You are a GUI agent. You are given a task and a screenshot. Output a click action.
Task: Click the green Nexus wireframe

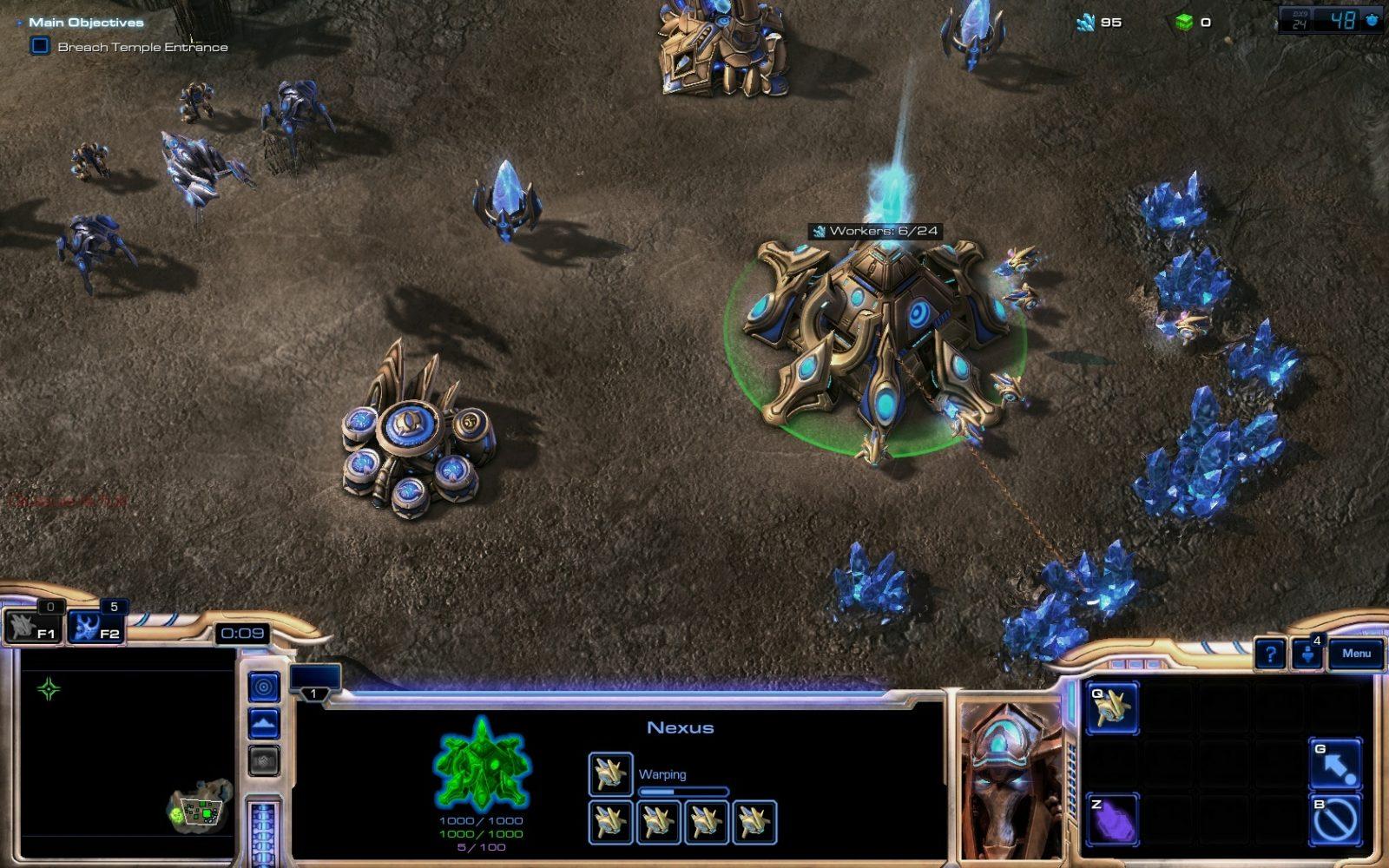click(x=481, y=766)
